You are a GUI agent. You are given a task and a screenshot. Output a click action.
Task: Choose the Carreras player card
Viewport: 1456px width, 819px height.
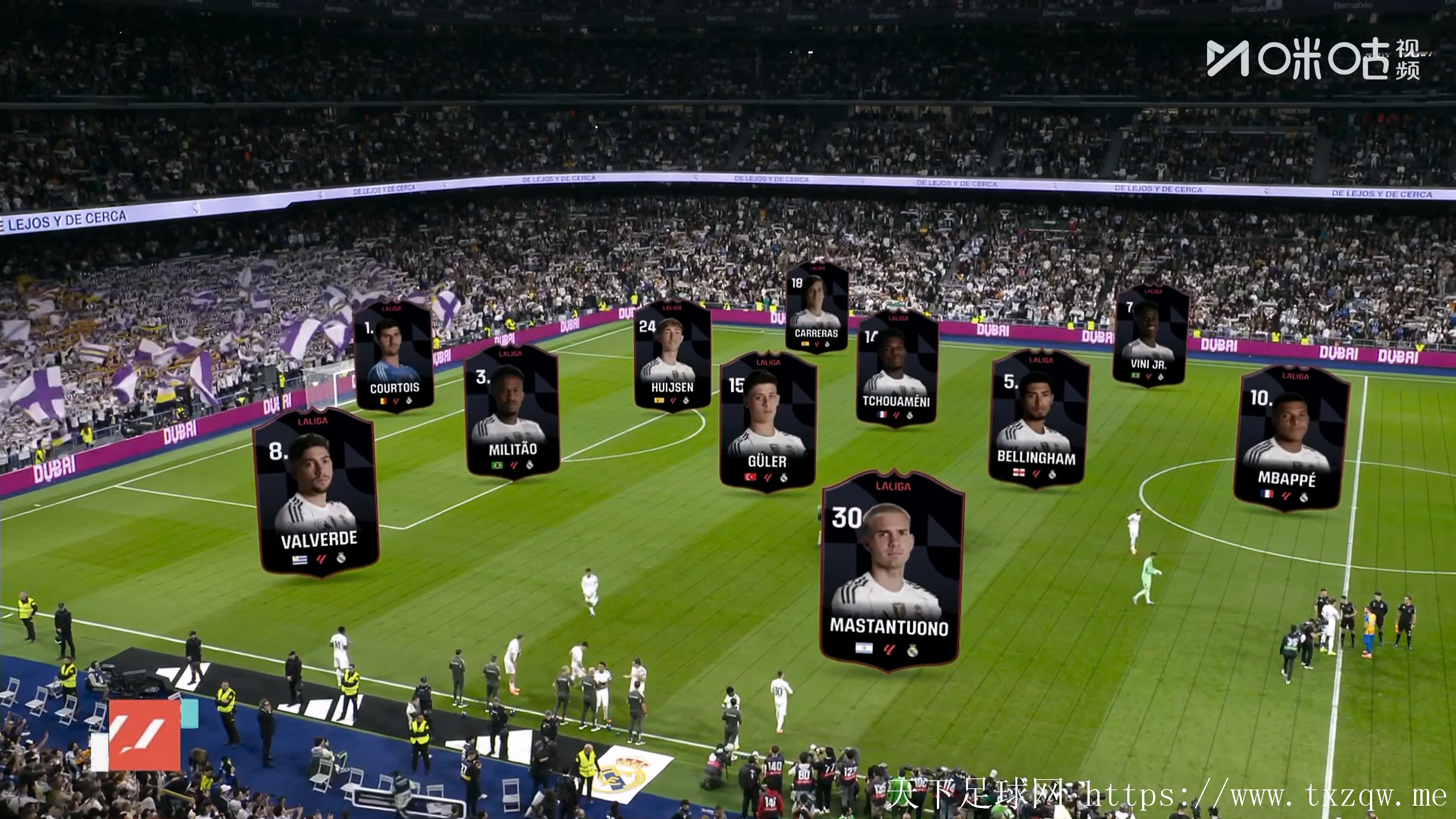(817, 307)
